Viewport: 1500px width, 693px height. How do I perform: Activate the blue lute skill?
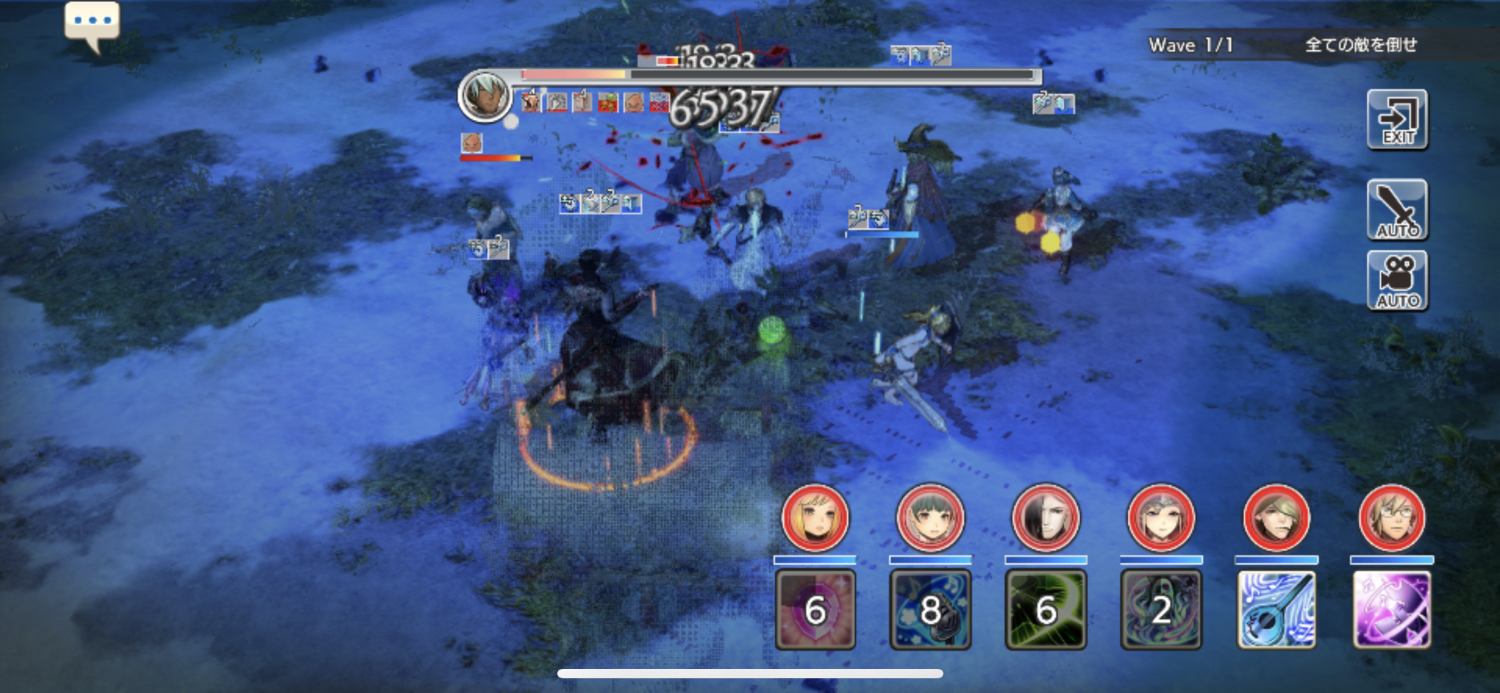pyautogui.click(x=1276, y=609)
